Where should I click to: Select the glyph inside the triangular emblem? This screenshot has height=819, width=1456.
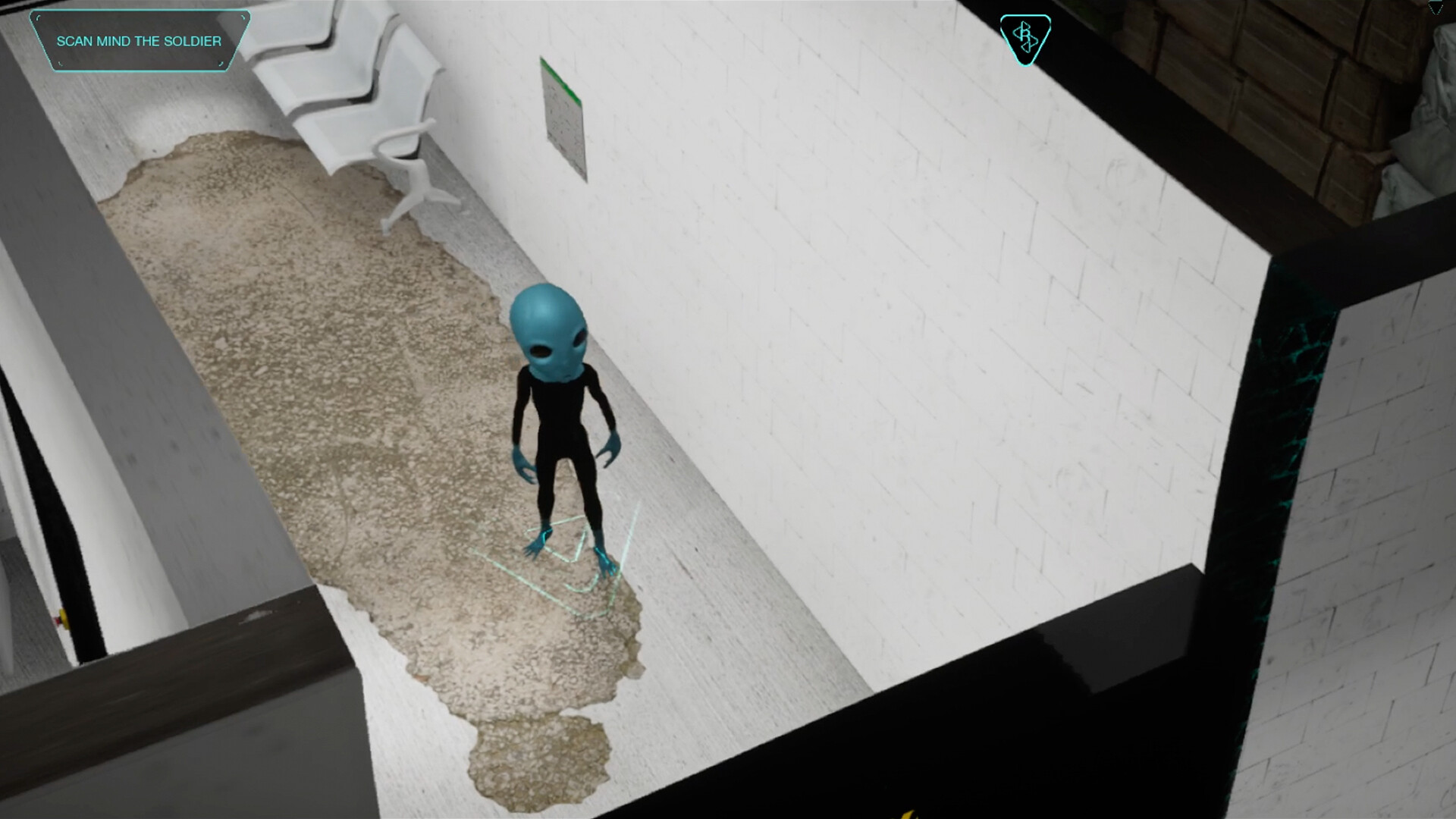tap(1025, 36)
